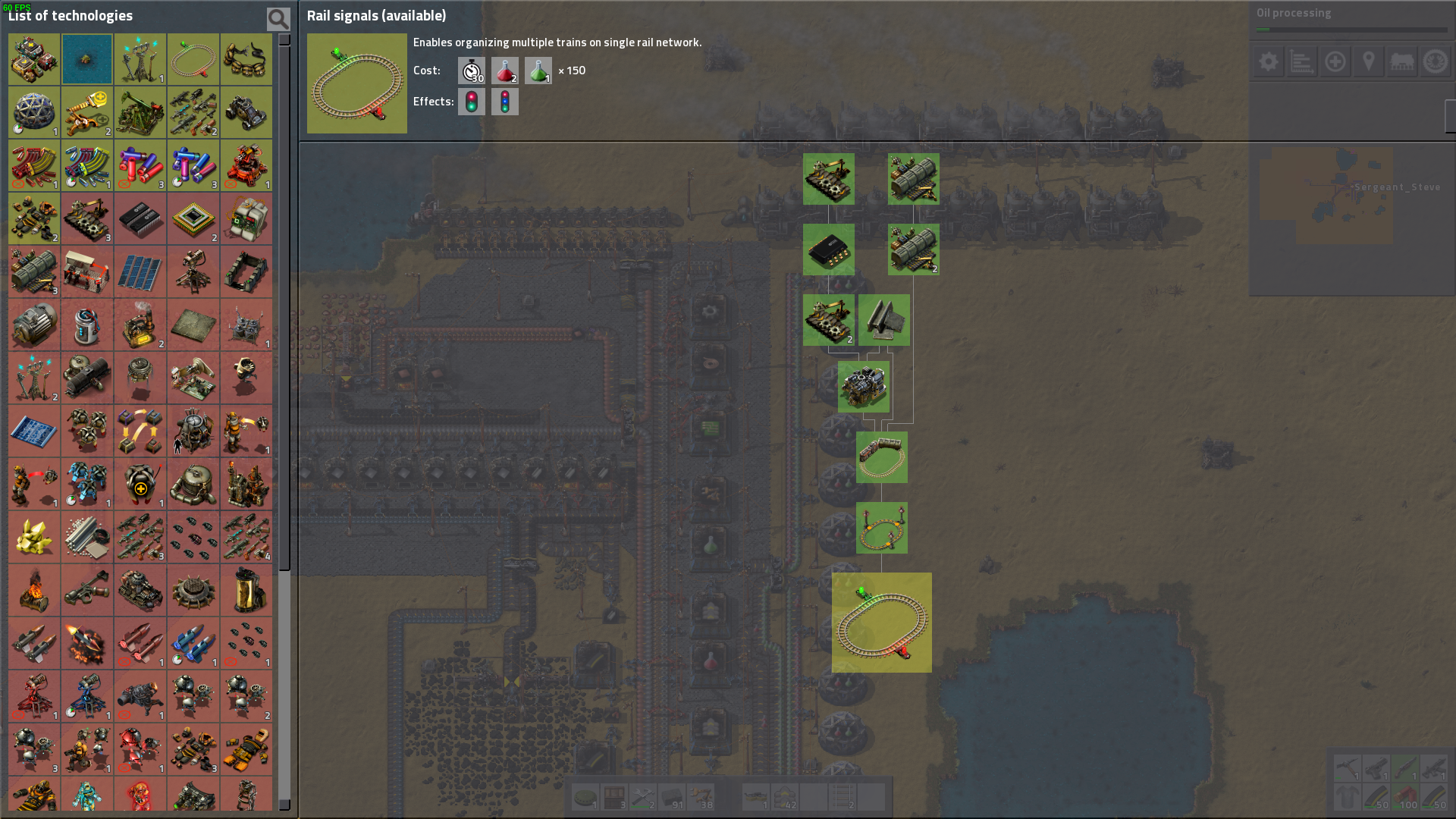The image size is (1456, 819).
Task: Select the solar panel technology
Action: [140, 271]
